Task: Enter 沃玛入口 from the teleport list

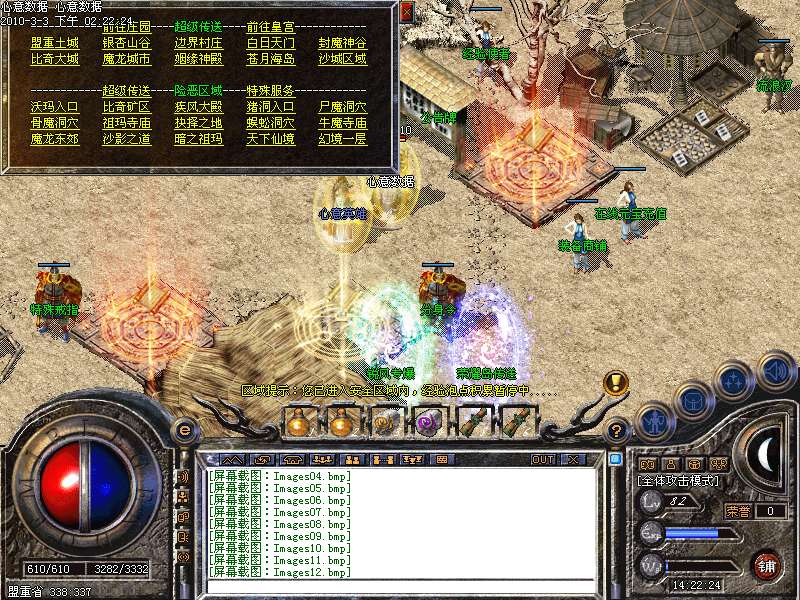Action: pyautogui.click(x=54, y=106)
